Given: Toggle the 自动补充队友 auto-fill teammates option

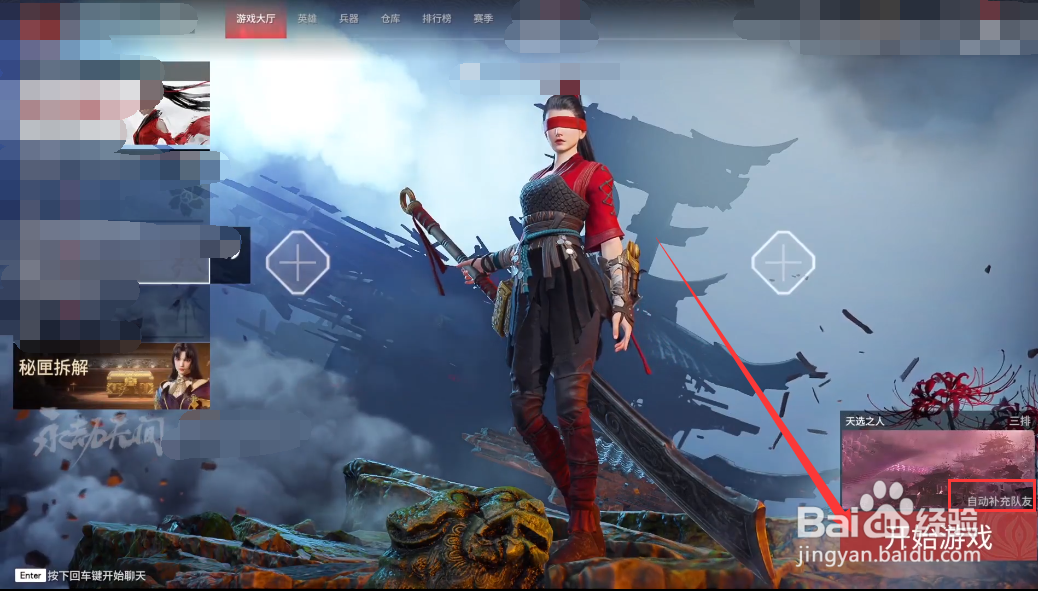Looking at the screenshot, I should tap(996, 500).
